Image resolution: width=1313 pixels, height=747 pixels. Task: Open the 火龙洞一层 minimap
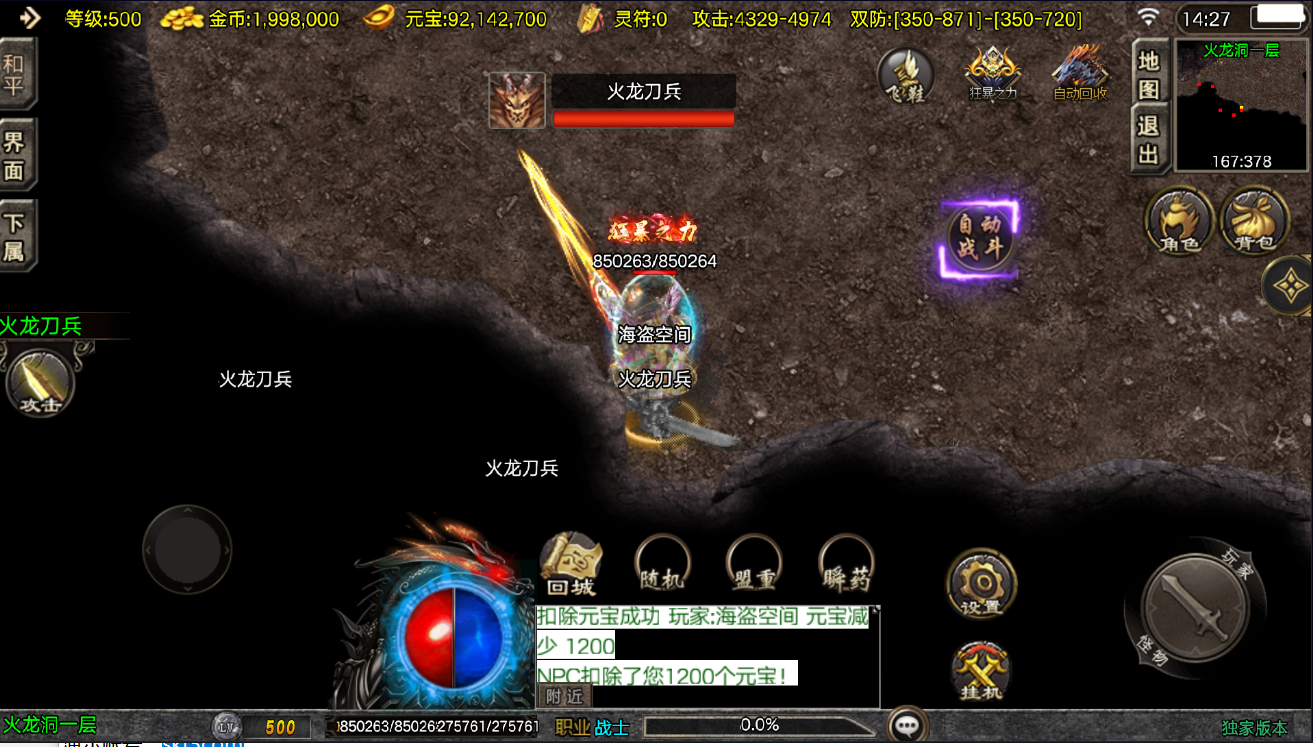pos(1240,106)
